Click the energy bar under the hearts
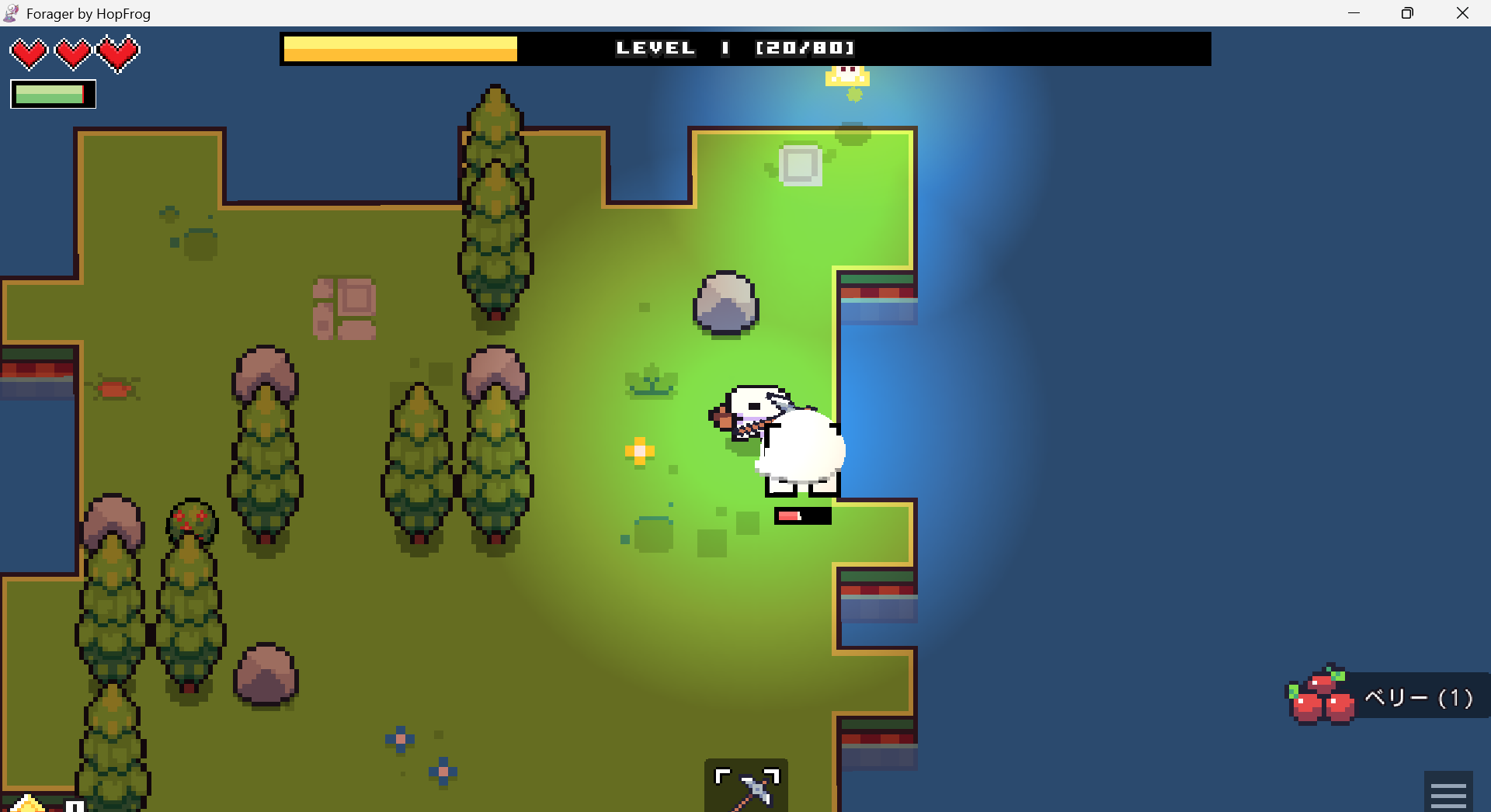 (x=52, y=94)
